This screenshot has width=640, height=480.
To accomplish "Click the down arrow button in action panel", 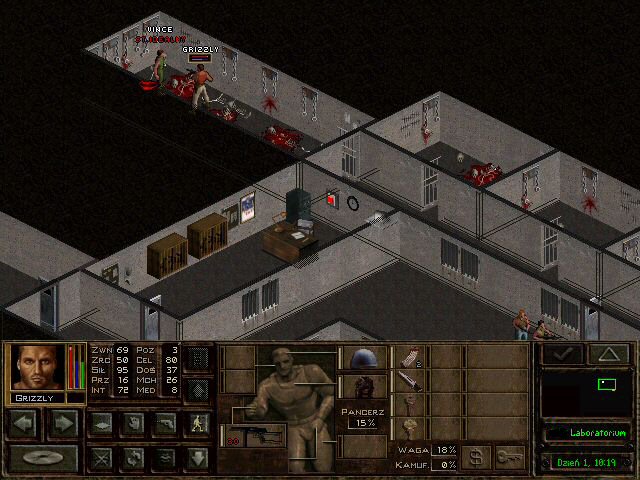I will click(x=197, y=458).
